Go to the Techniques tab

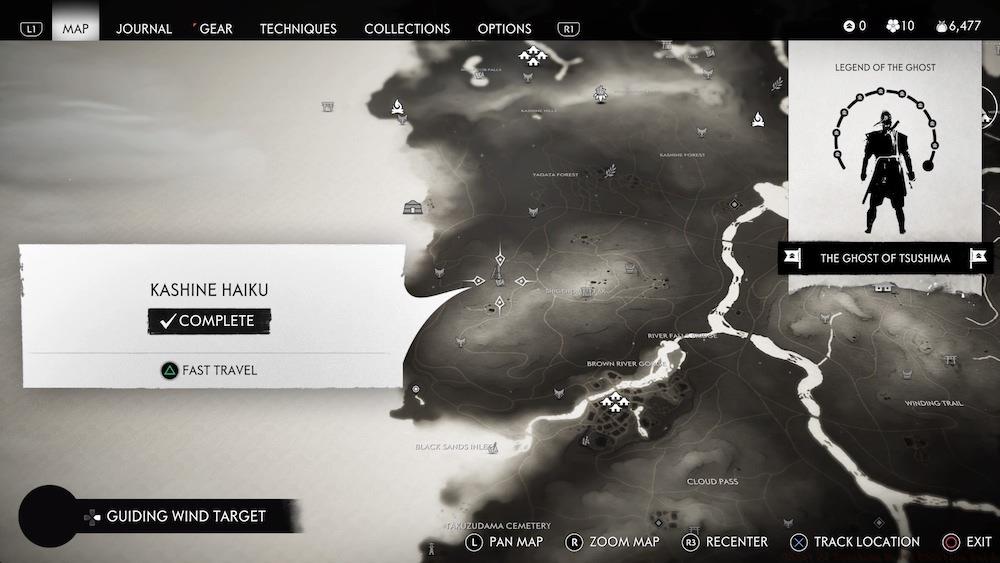point(298,29)
